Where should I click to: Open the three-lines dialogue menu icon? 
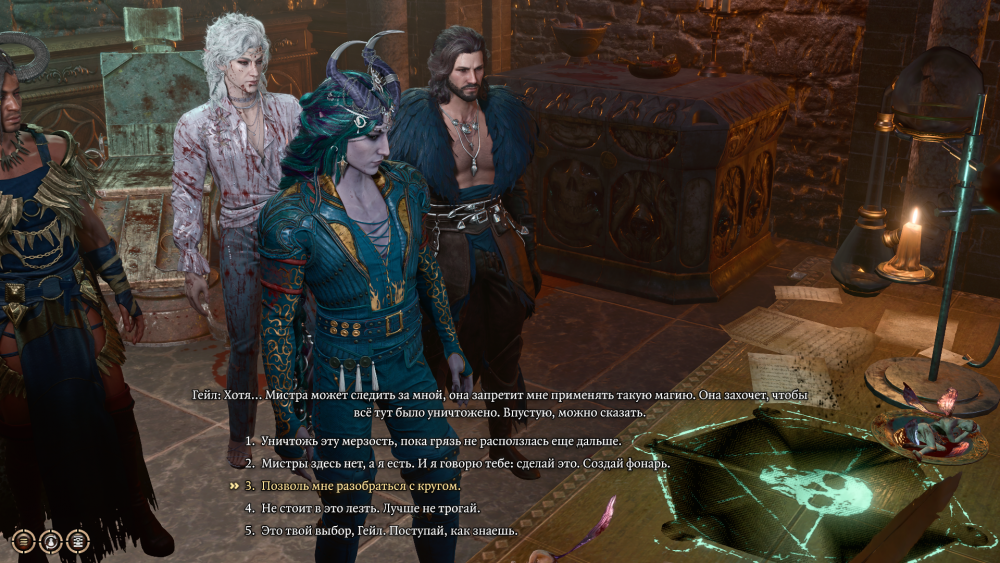coord(24,541)
